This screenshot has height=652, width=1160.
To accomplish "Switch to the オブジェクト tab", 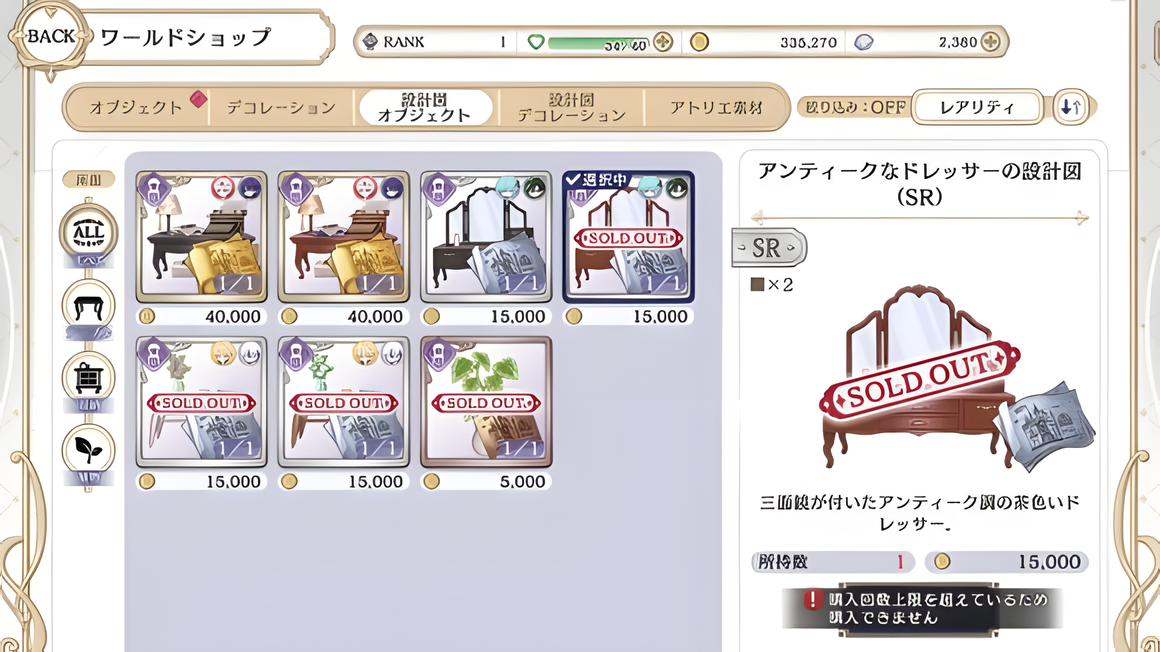I will coord(137,107).
